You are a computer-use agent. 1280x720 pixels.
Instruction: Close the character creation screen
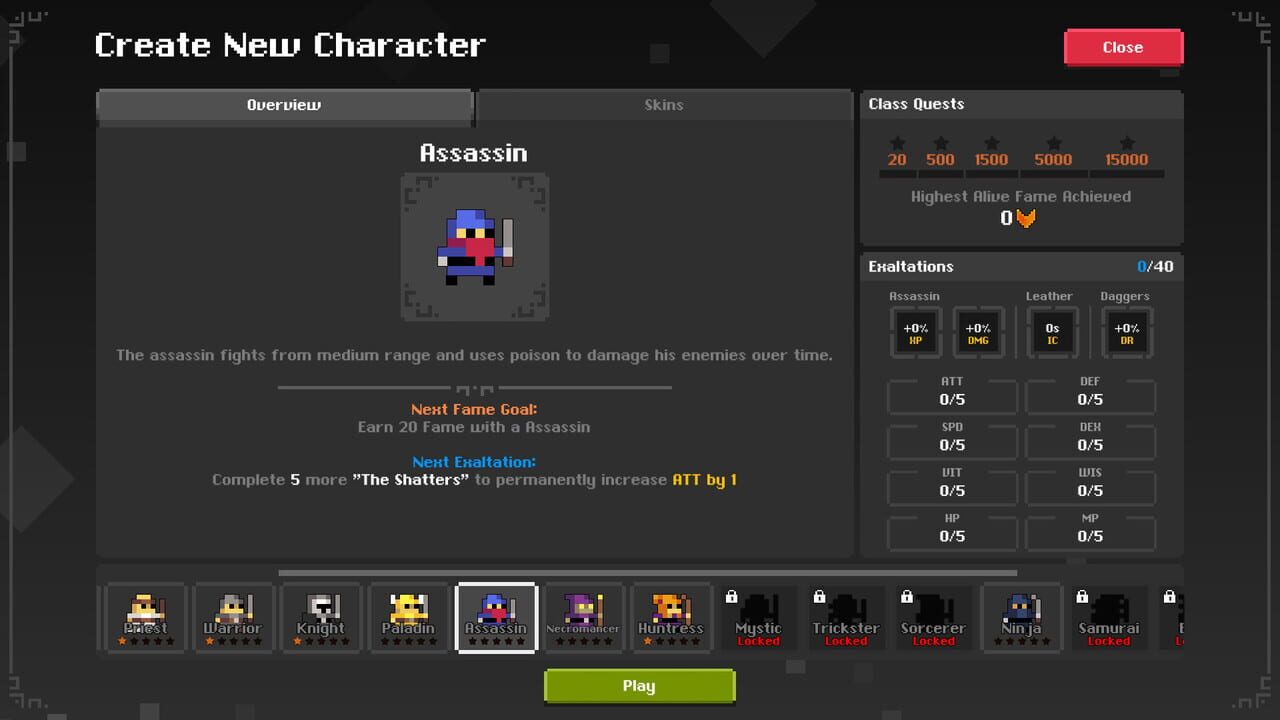pos(1122,47)
